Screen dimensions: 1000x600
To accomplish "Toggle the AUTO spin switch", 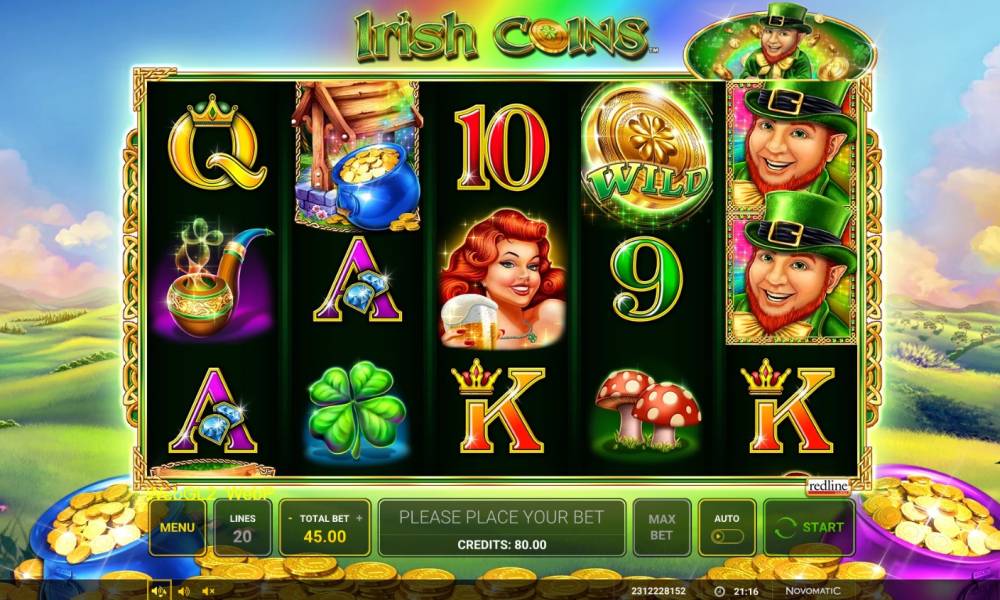I will [727, 535].
